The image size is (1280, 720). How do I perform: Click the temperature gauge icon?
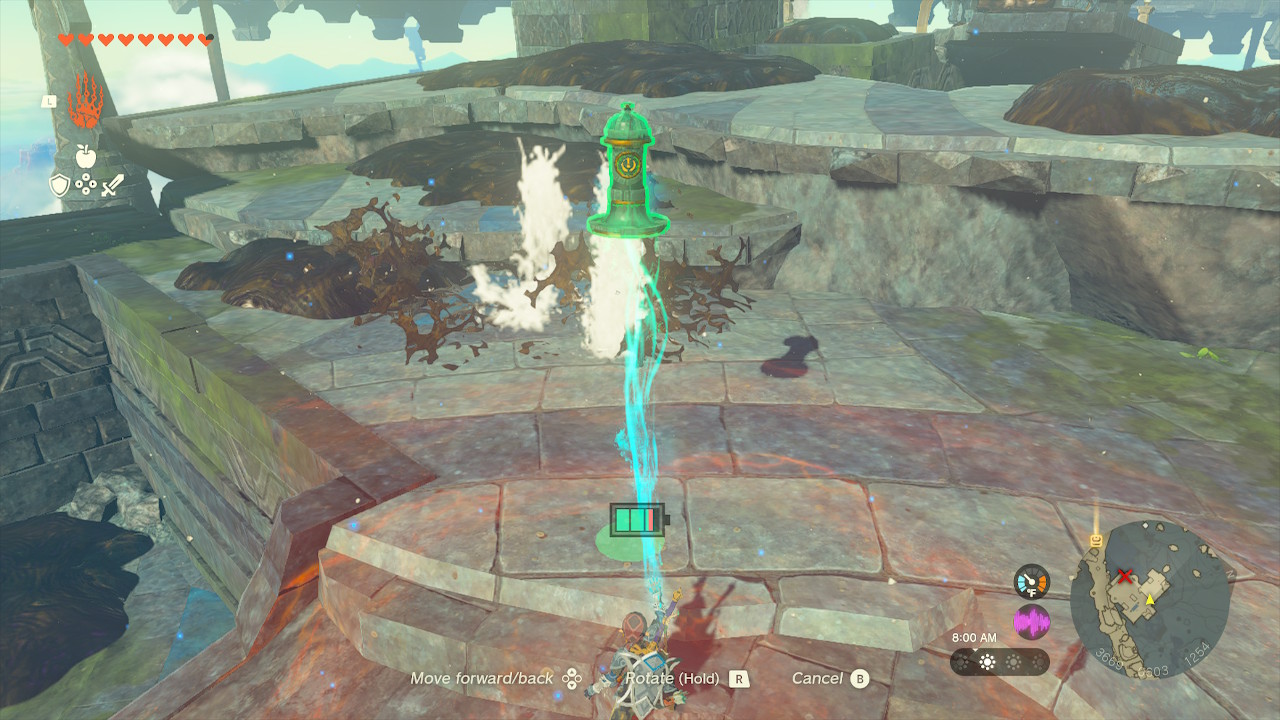pyautogui.click(x=1031, y=581)
